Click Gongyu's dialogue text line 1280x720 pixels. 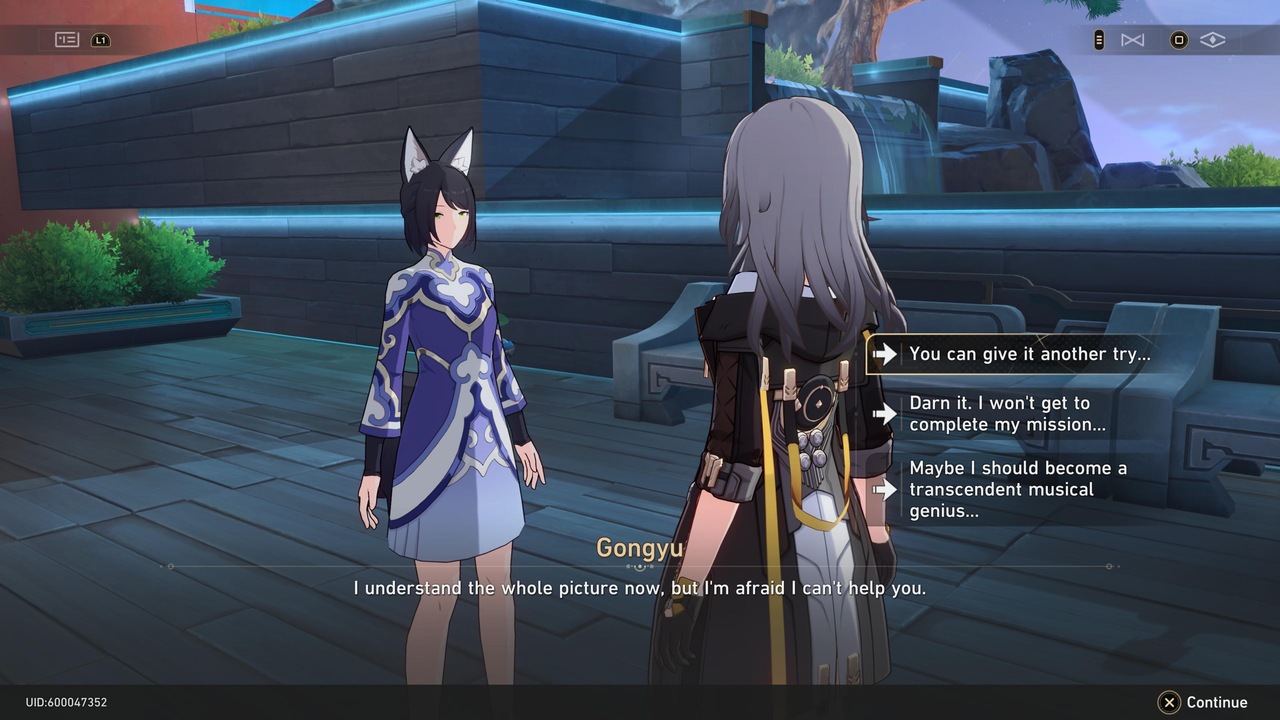point(639,588)
